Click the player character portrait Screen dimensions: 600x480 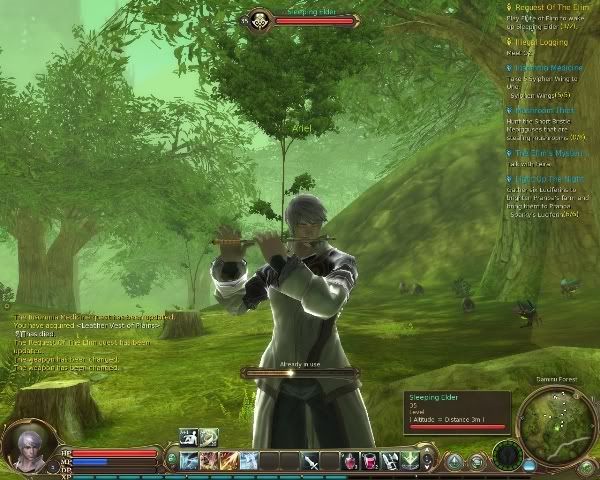(x=22, y=445)
